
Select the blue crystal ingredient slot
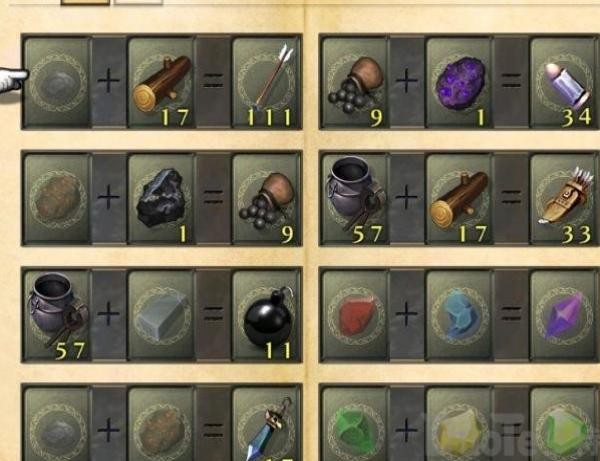[x=460, y=314]
